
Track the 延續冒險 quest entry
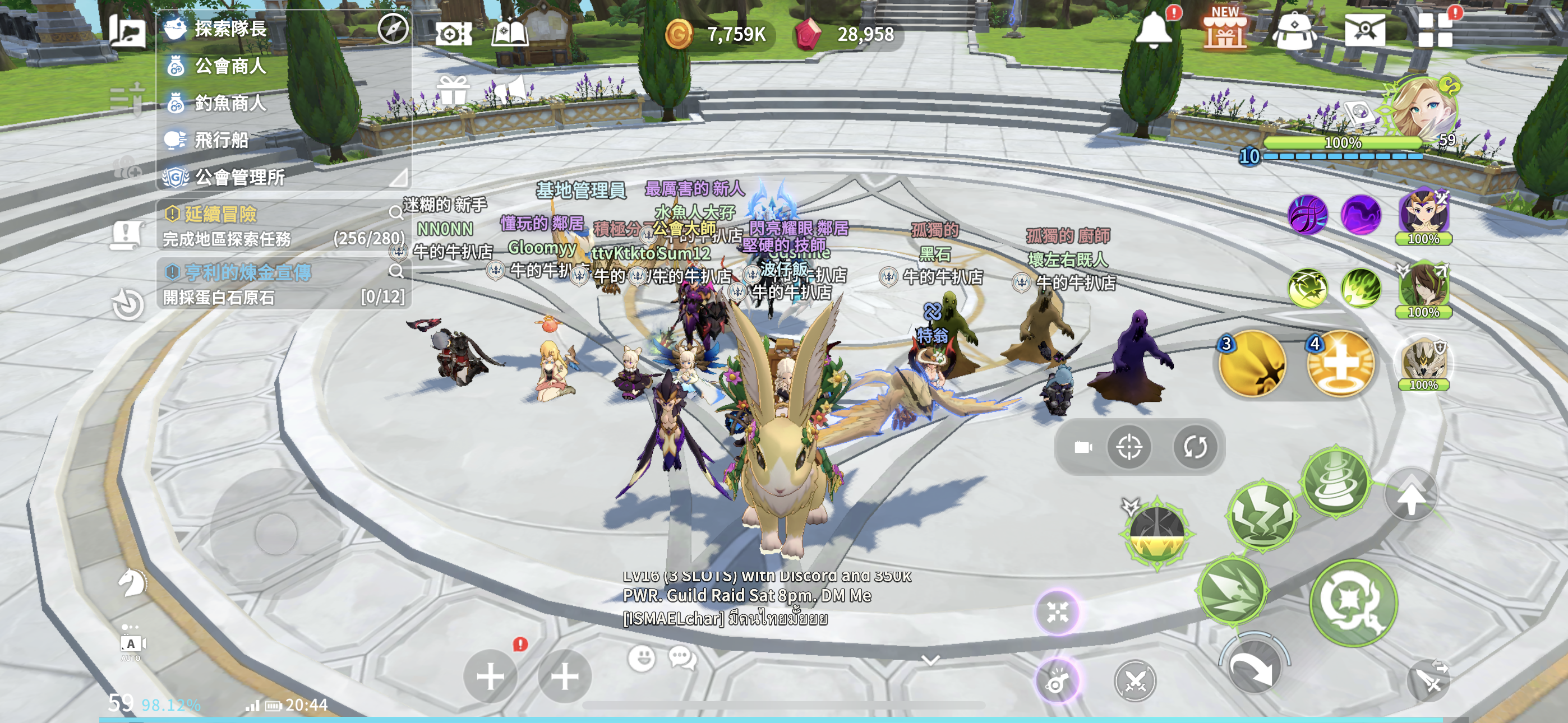[220, 214]
